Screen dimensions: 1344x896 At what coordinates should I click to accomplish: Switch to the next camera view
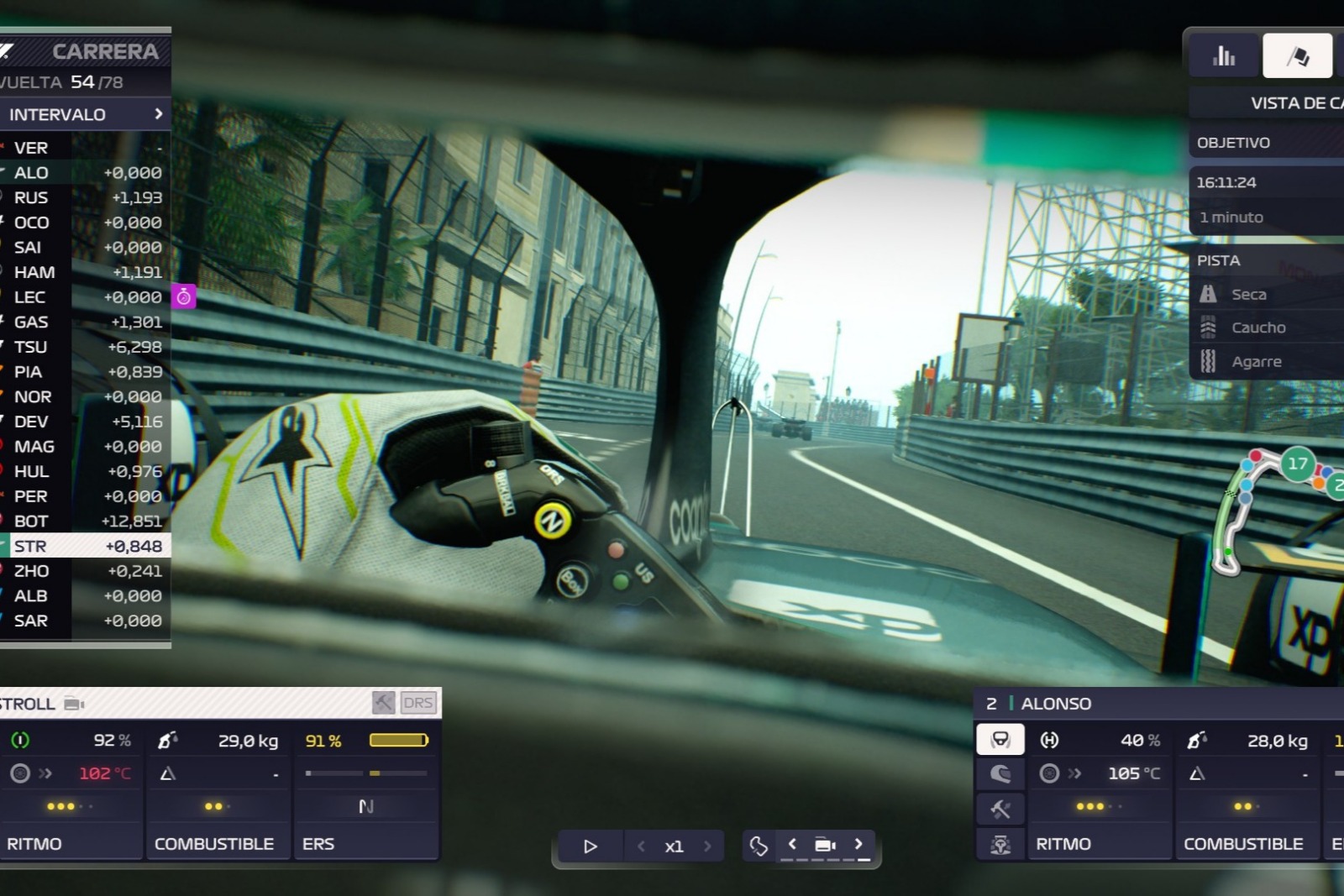click(x=858, y=844)
